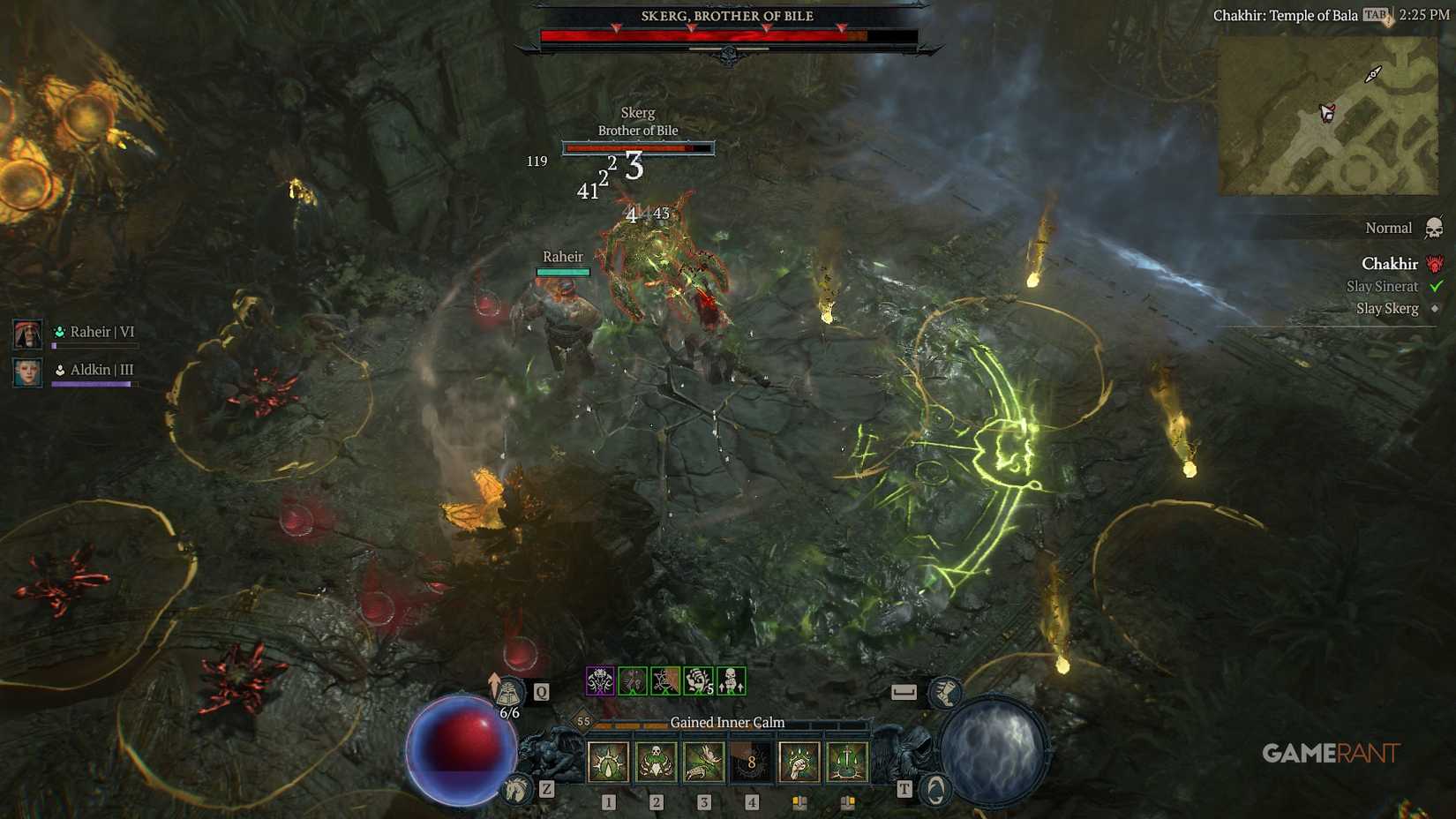Click the skull icon next to Normal difficulty
The image size is (1456, 819).
1434,228
